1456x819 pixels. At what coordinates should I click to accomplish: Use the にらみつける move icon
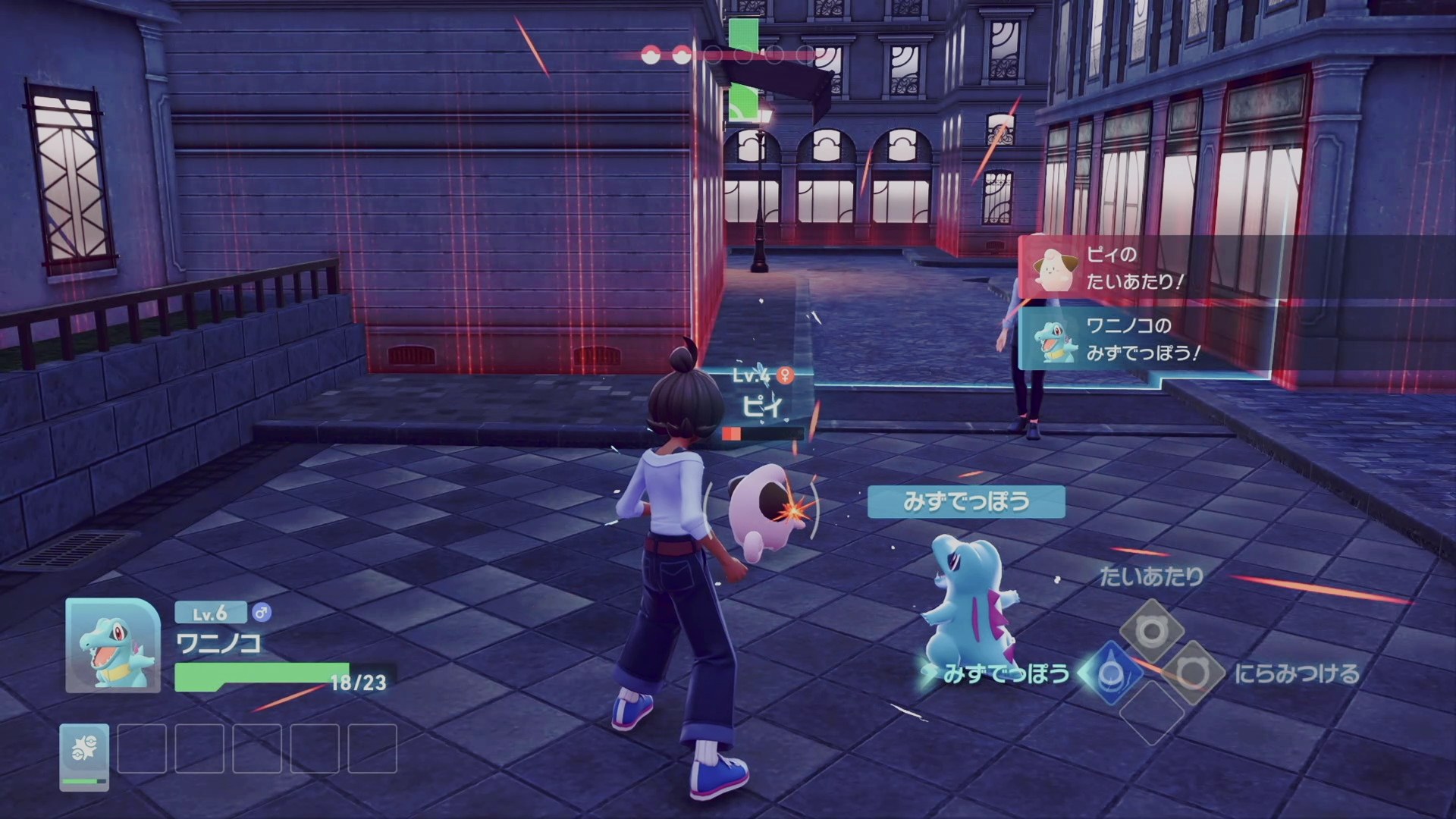pos(1193,672)
